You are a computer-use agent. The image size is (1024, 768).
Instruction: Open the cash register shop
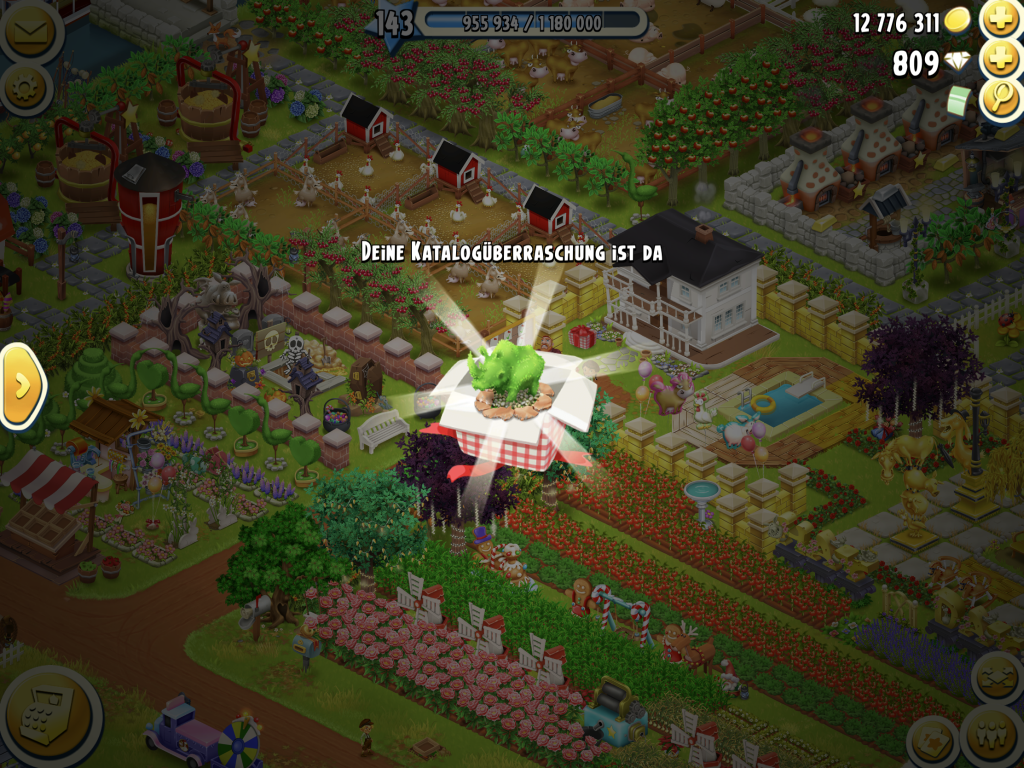48,715
